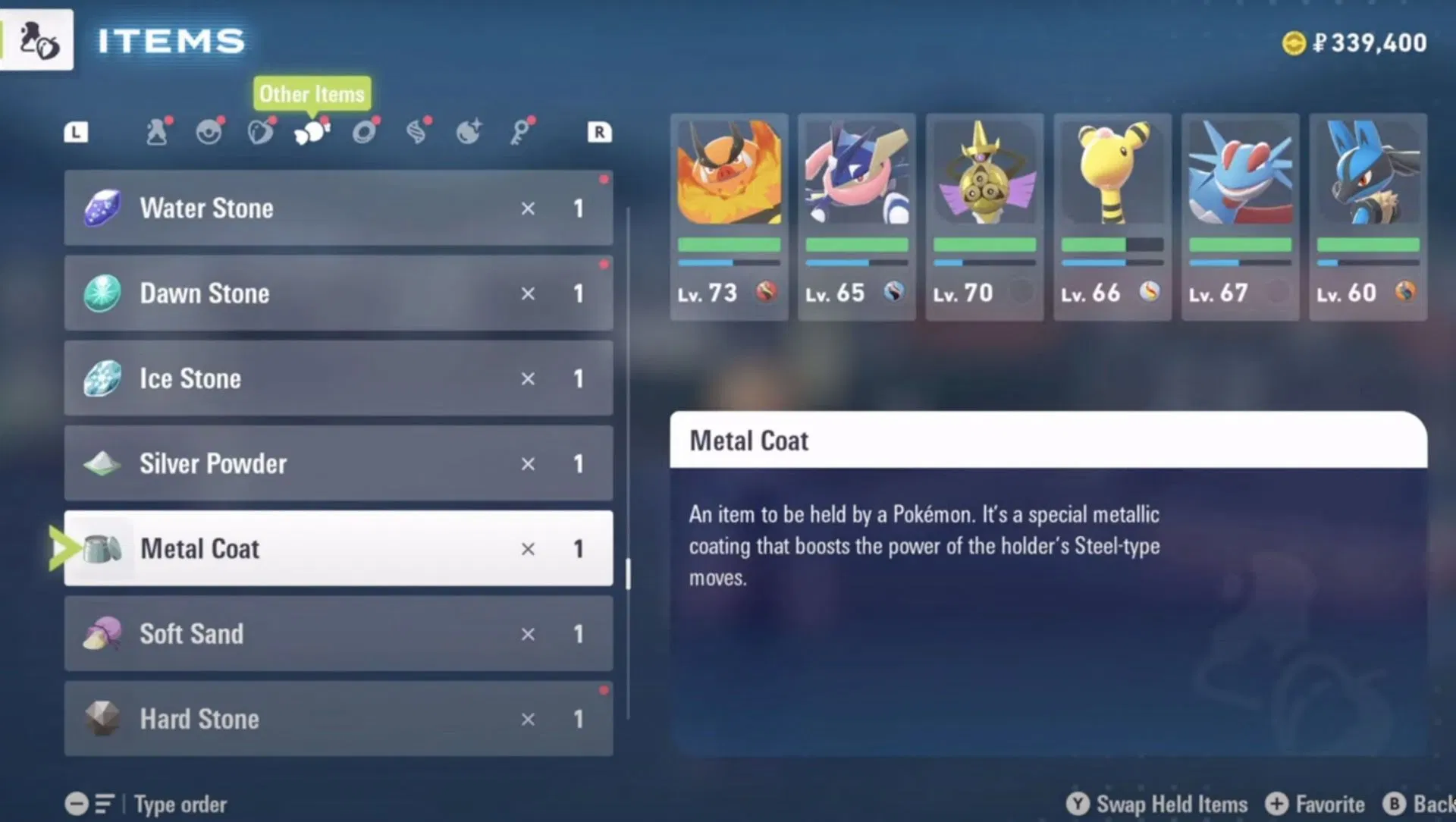Switch to the medicine potion tab
This screenshot has height=822, width=1456.
tap(157, 132)
